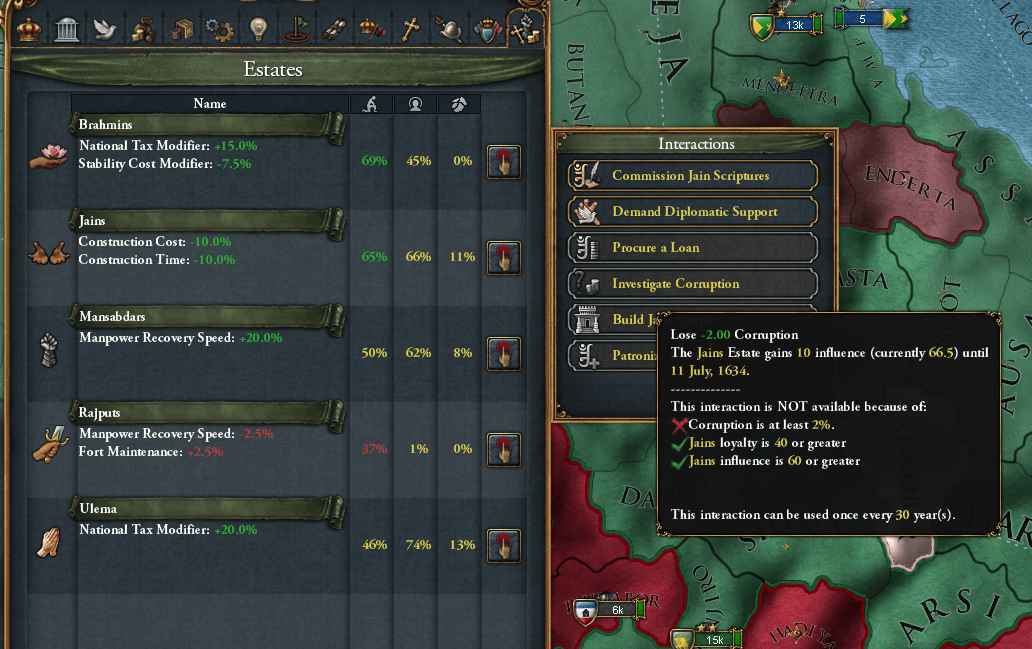Open the Diplomacy tab with dove icon
1032x649 pixels.
[x=104, y=29]
